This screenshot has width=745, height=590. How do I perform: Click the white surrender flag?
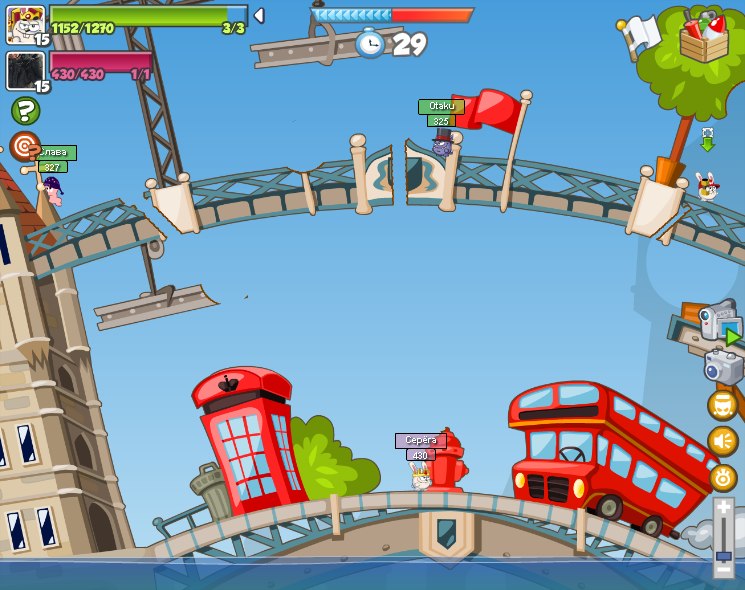point(640,34)
